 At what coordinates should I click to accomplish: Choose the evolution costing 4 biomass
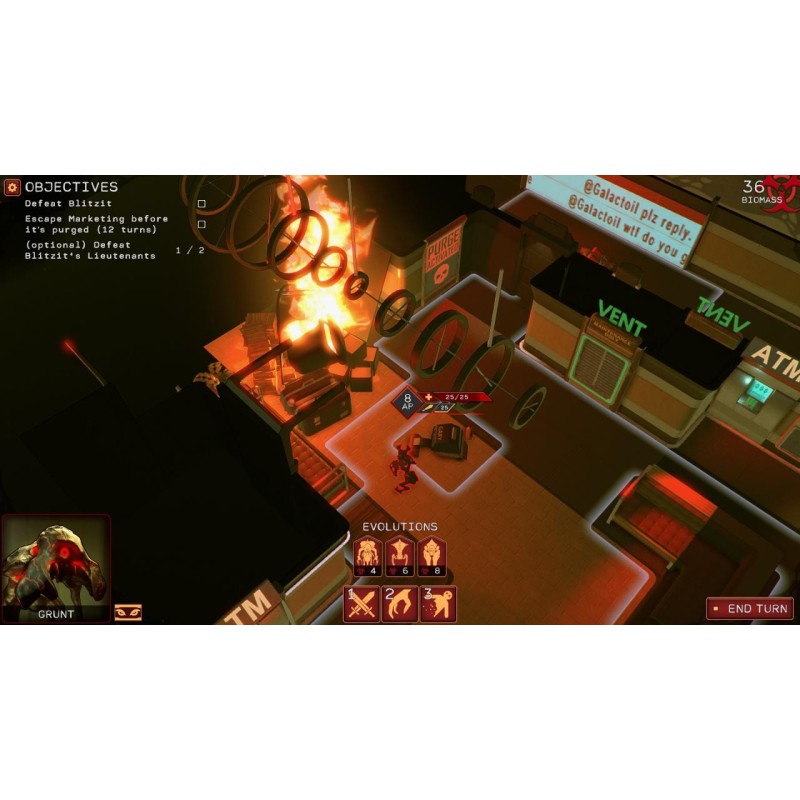(369, 556)
